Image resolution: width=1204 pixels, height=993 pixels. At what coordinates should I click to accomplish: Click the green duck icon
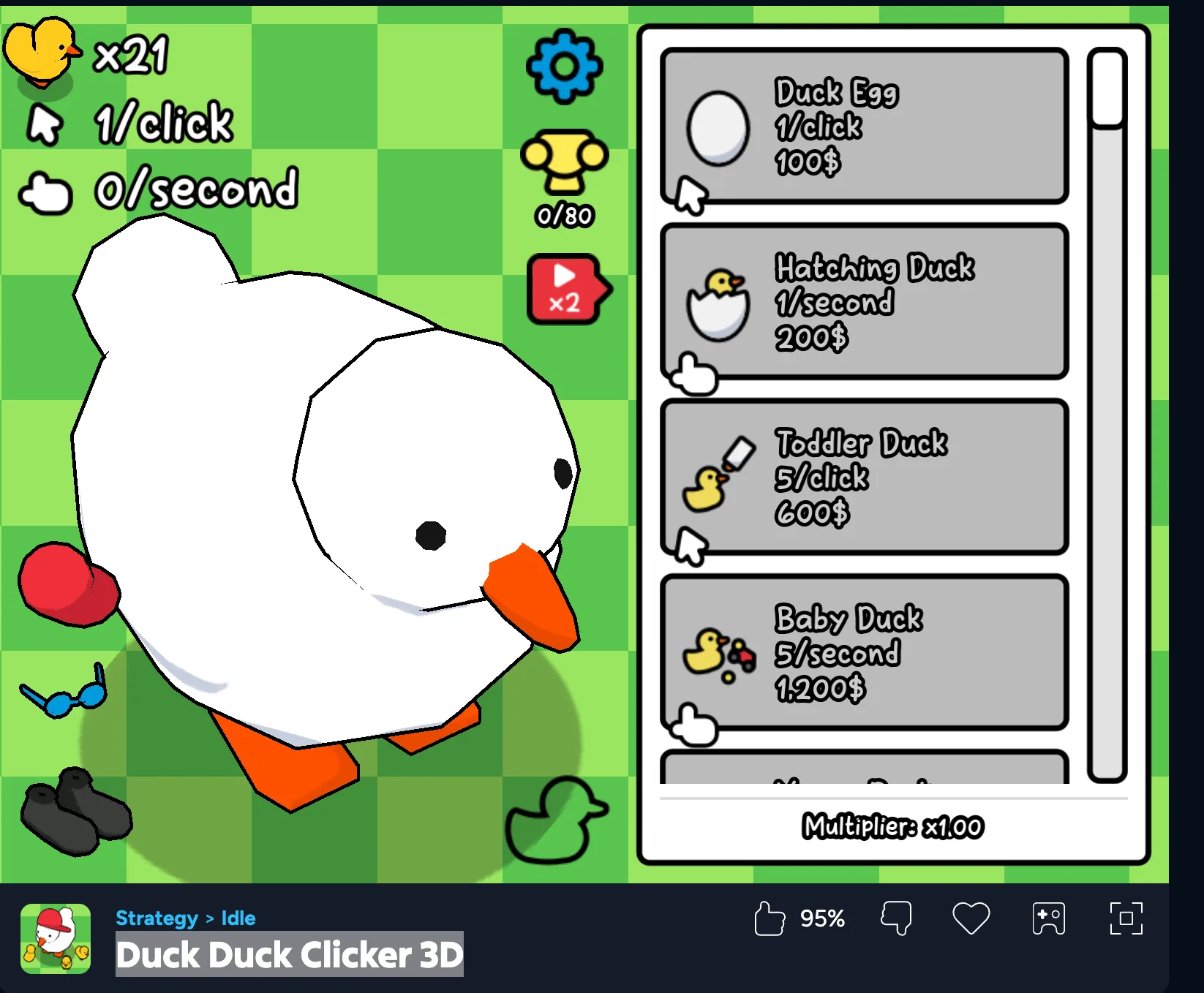click(x=556, y=820)
